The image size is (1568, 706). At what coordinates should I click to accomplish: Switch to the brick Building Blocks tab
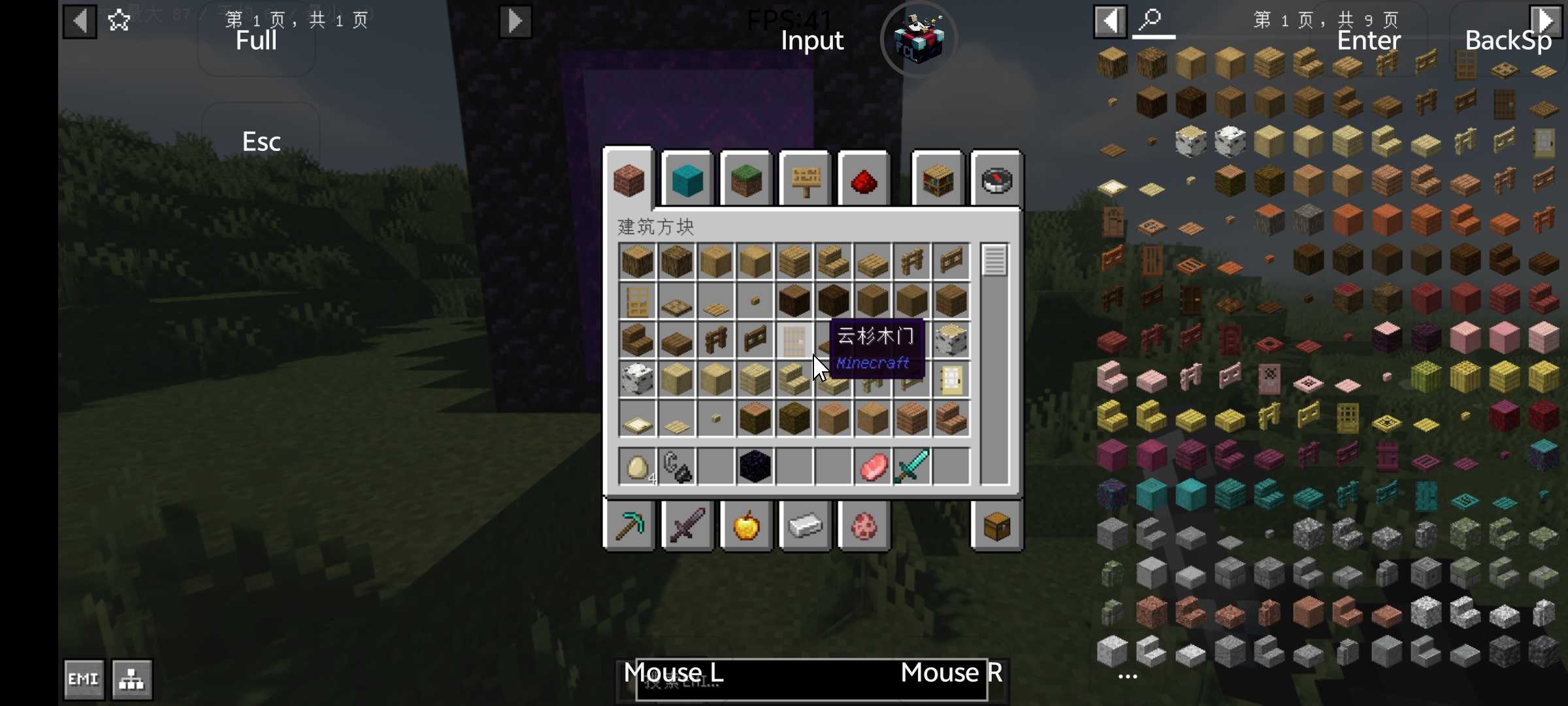(629, 180)
